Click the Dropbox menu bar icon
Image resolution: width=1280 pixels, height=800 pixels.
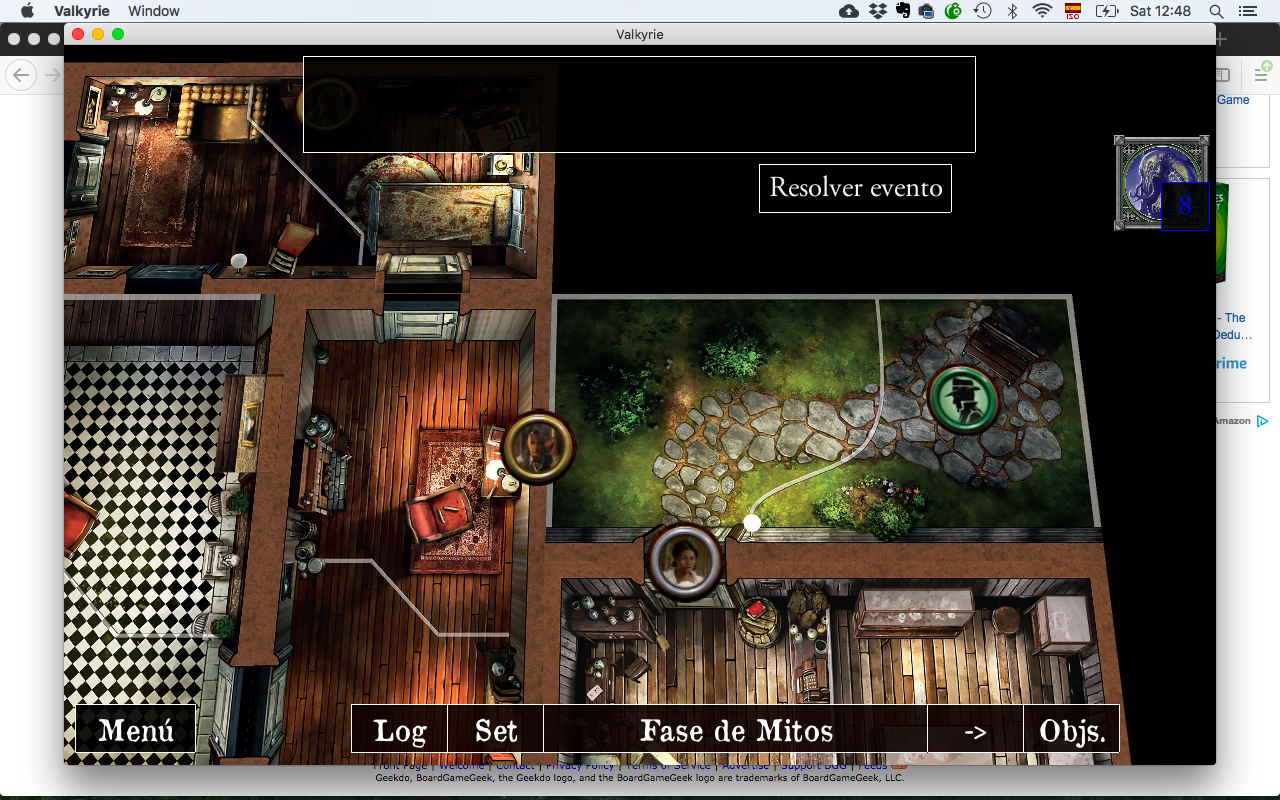click(x=877, y=11)
